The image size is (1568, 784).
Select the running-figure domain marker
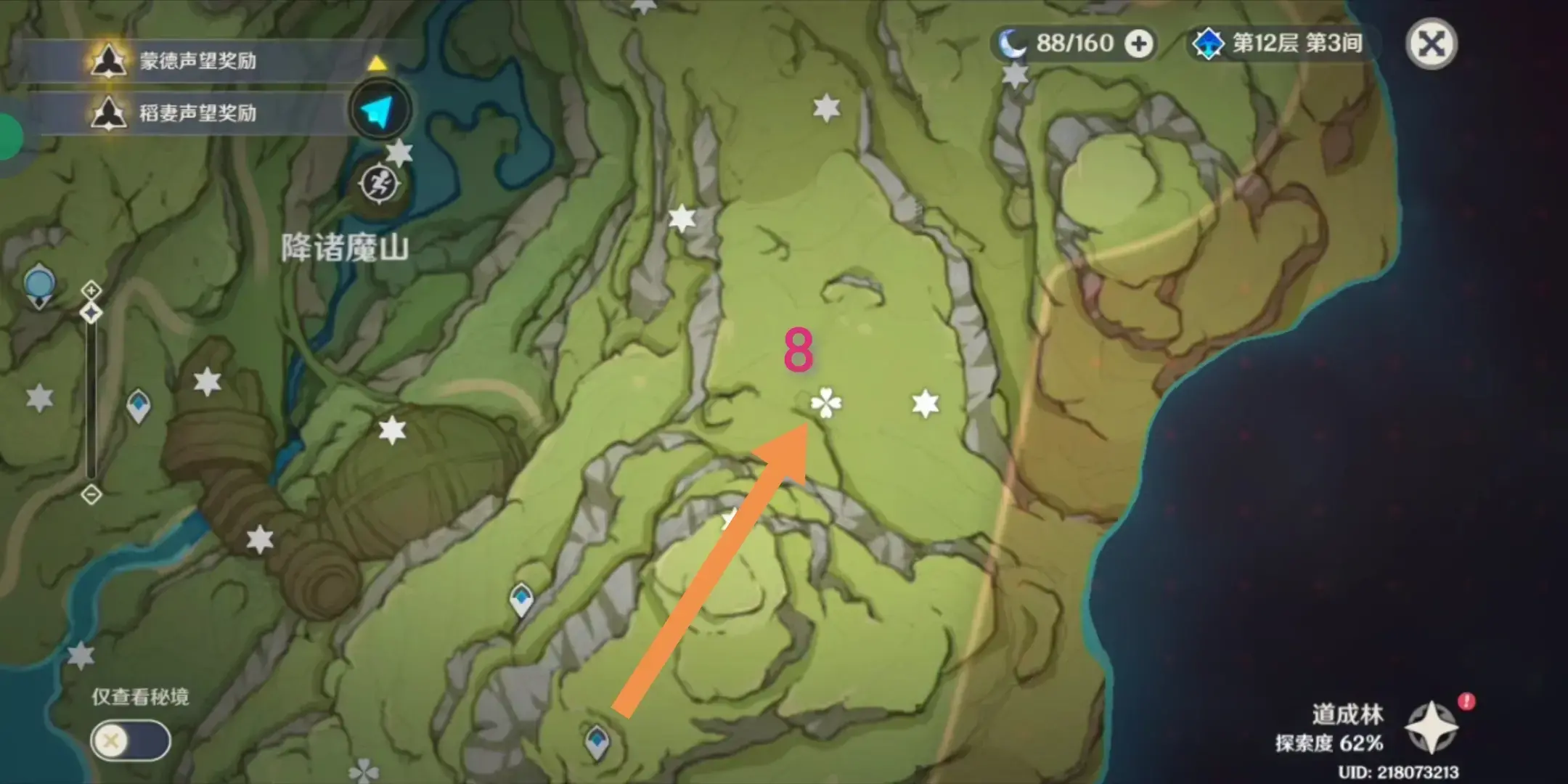tap(378, 184)
